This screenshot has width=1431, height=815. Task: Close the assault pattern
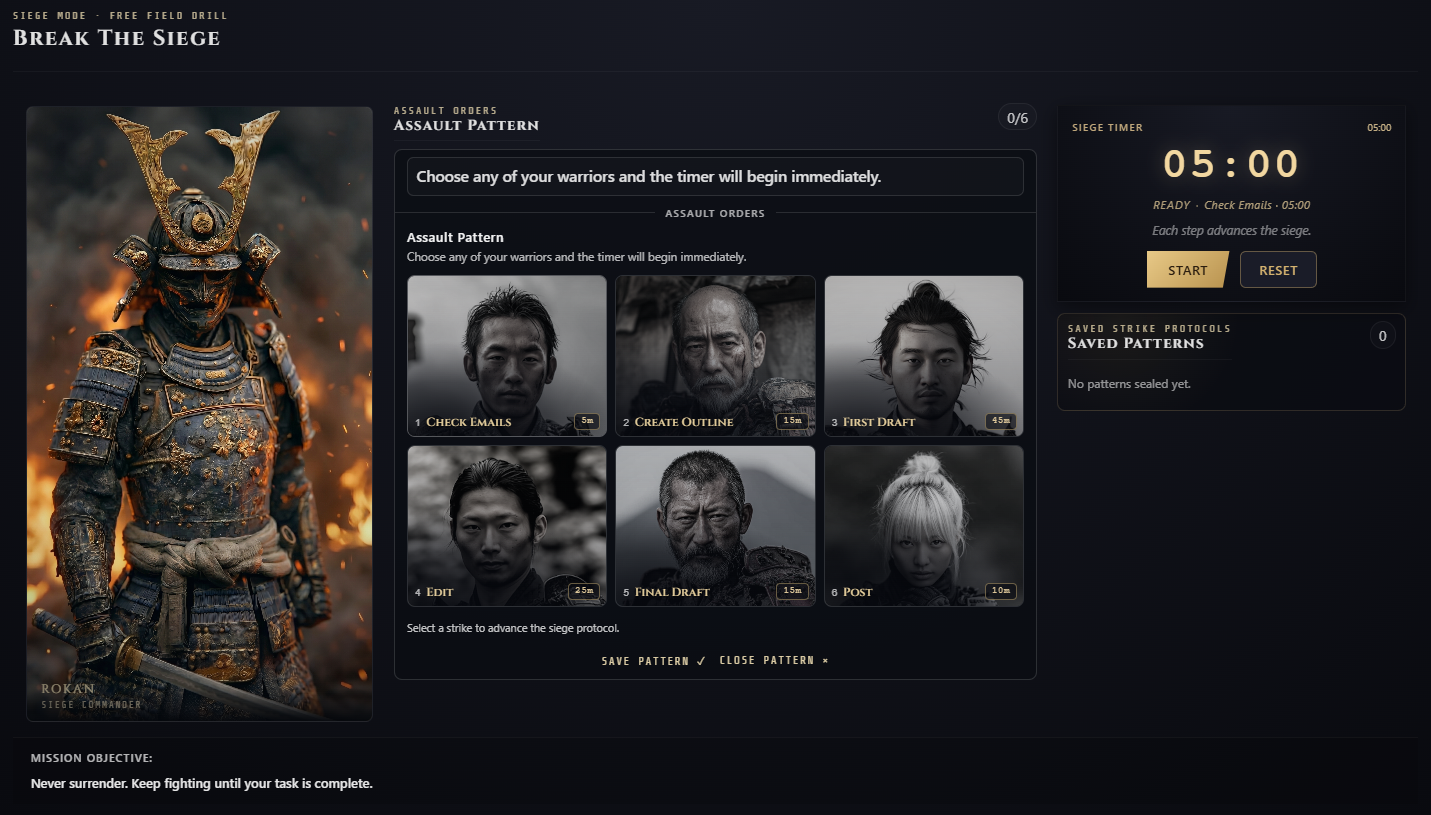(x=772, y=660)
